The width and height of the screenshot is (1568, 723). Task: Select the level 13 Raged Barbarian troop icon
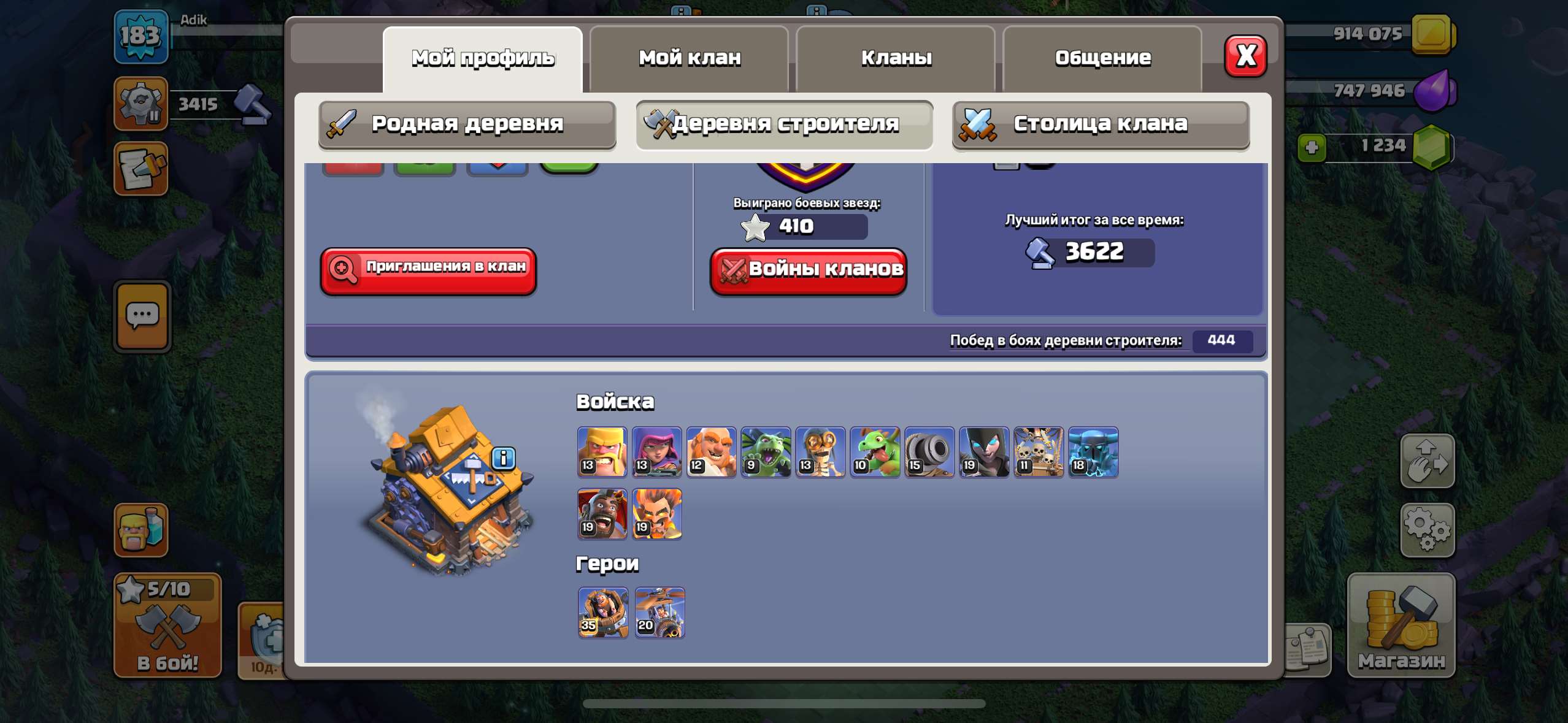[x=602, y=453]
